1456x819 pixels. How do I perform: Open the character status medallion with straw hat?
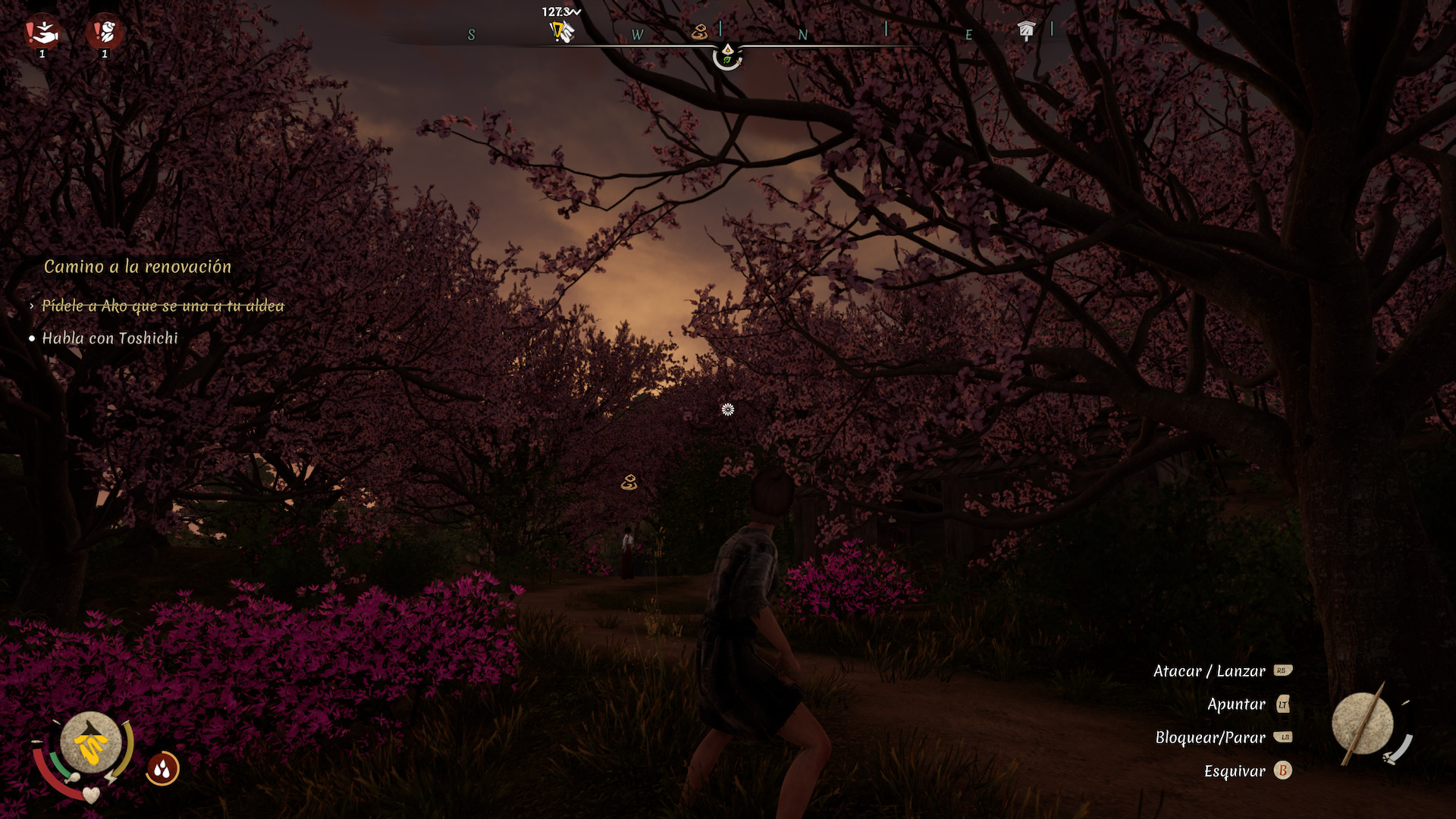pyautogui.click(x=91, y=743)
